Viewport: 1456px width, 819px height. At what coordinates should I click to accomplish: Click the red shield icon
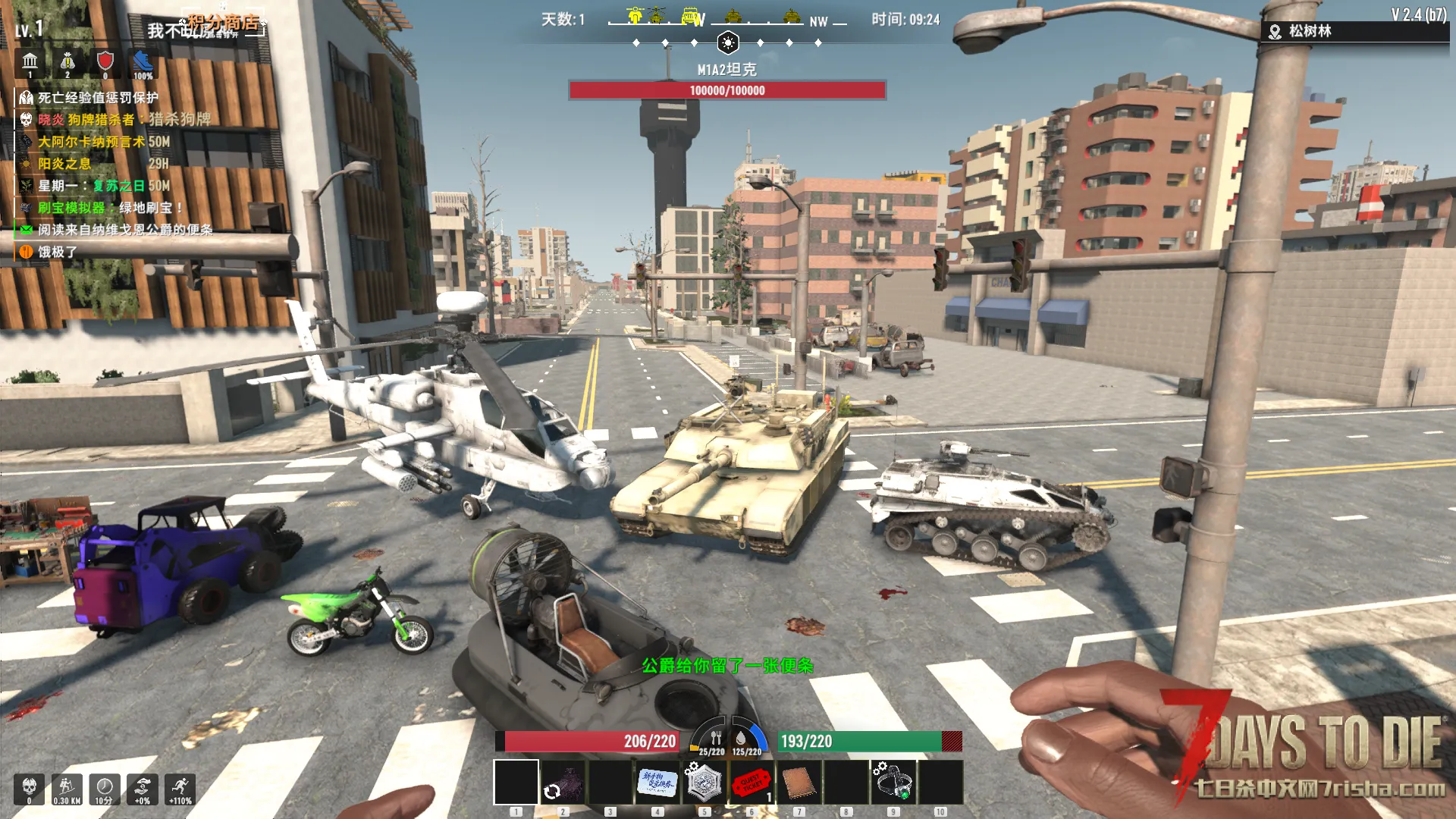coord(105,62)
